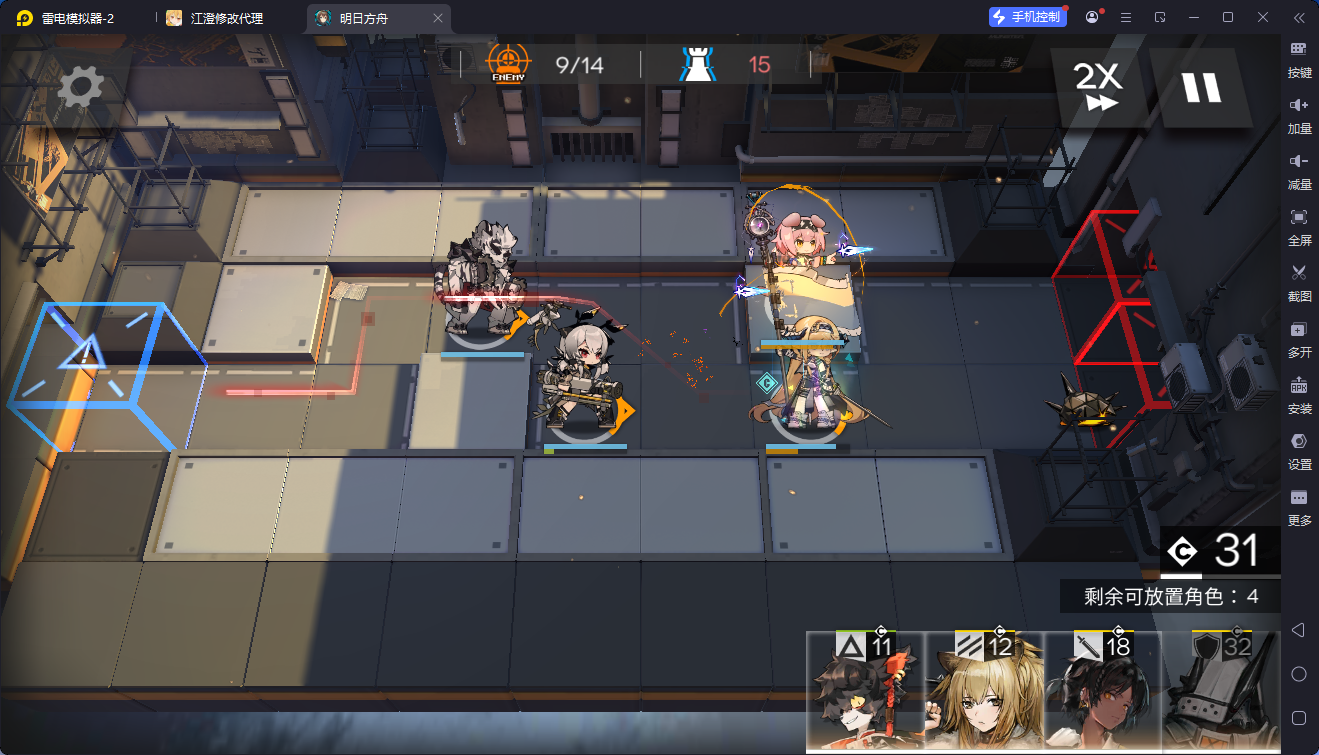Increase volume with 加量 button
This screenshot has width=1319, height=755.
click(x=1299, y=112)
